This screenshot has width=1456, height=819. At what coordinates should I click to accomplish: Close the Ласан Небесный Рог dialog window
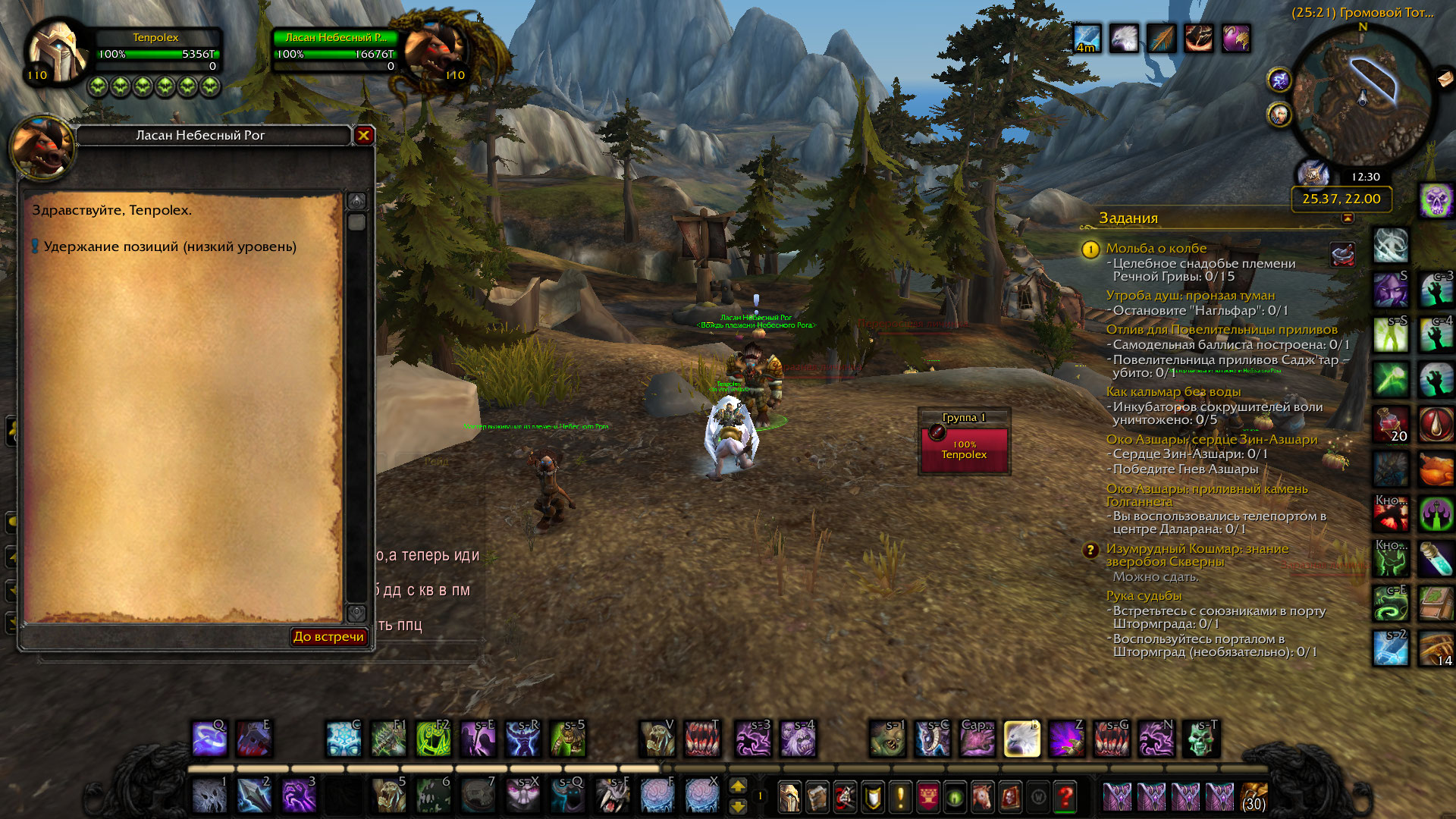click(364, 135)
